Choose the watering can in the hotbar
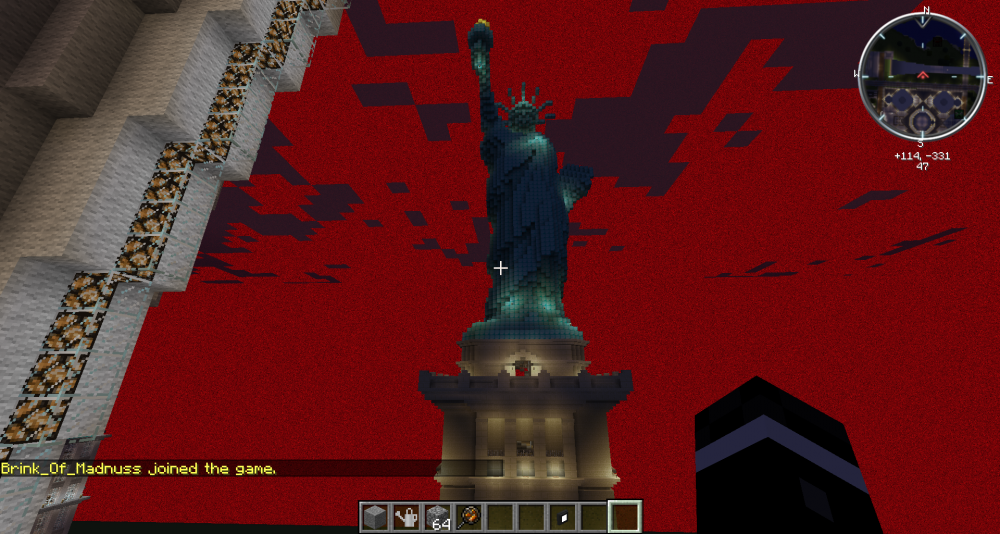The width and height of the screenshot is (1000, 534). [406, 517]
